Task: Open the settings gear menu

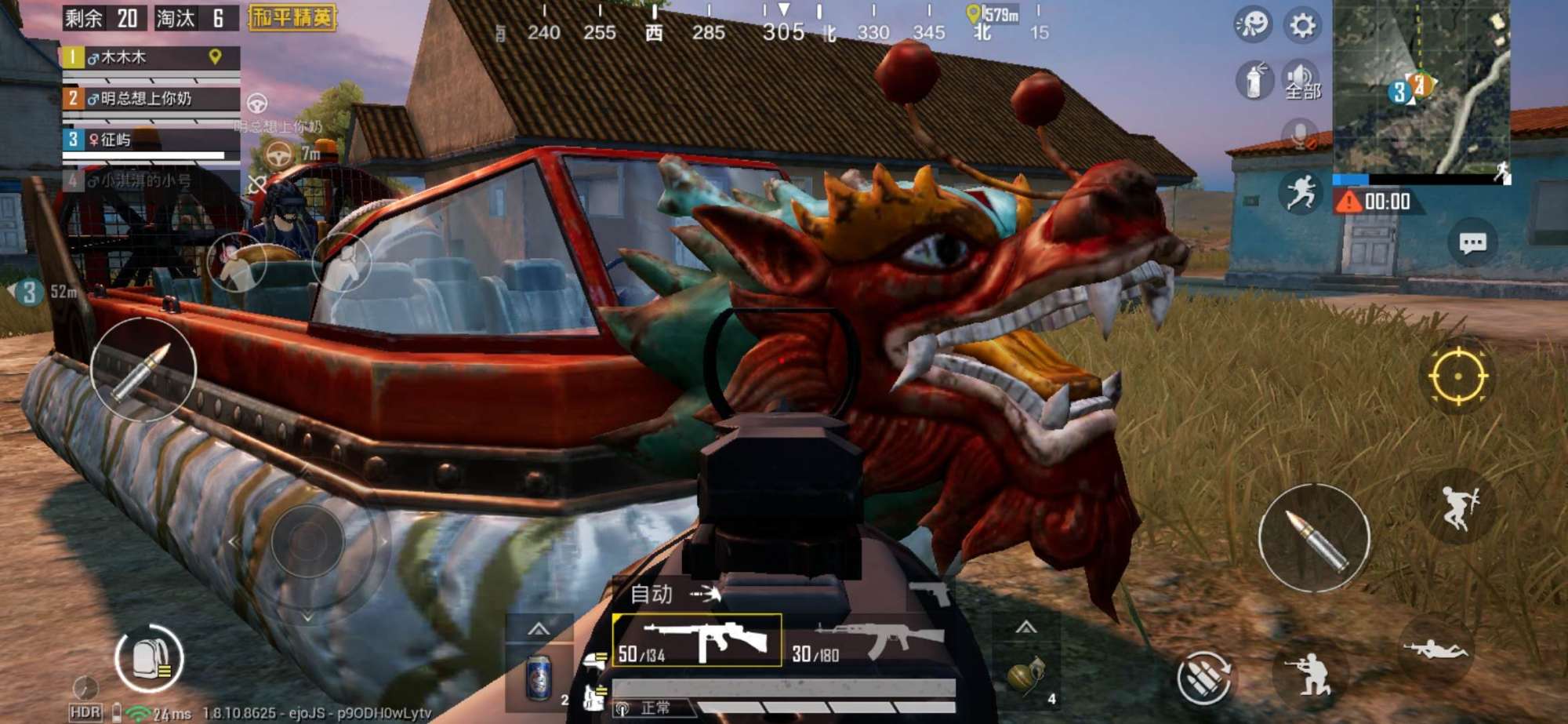Action: click(x=1302, y=26)
